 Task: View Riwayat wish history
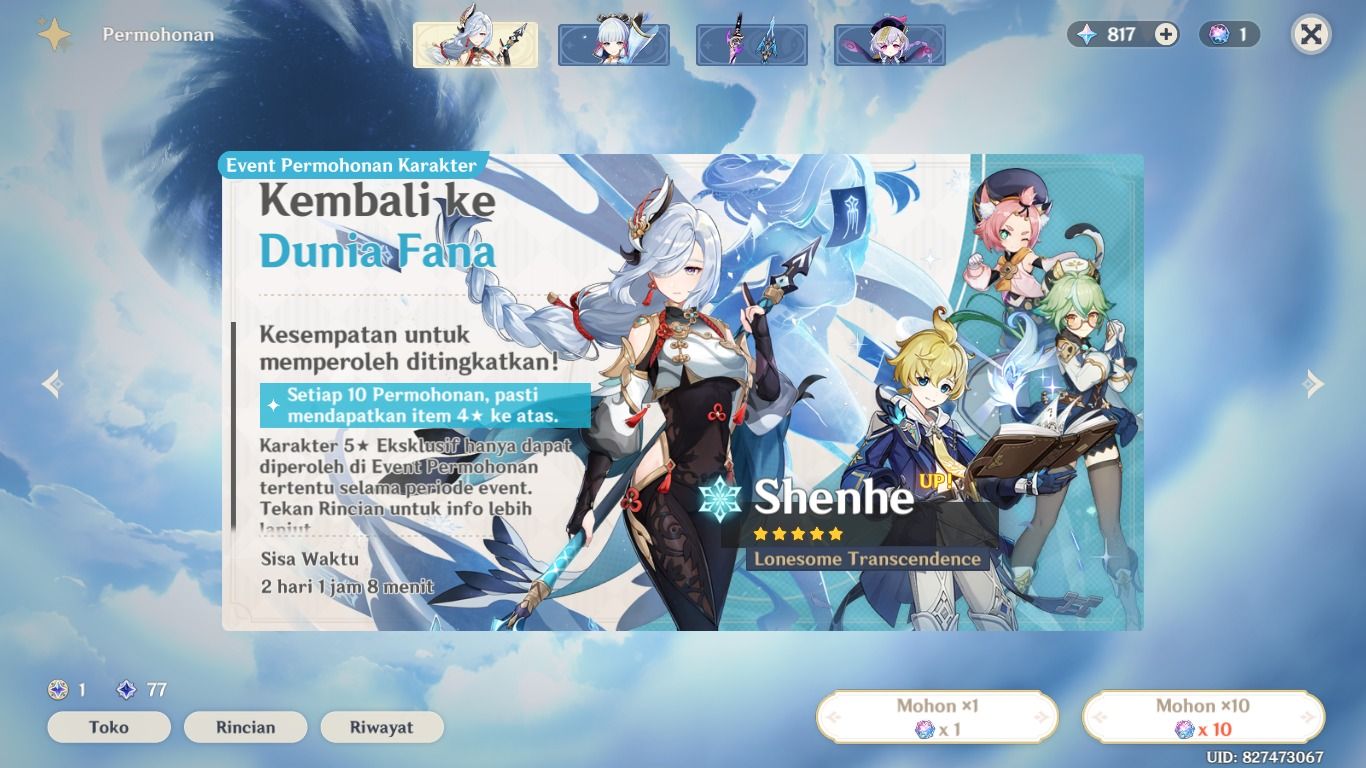[x=381, y=727]
